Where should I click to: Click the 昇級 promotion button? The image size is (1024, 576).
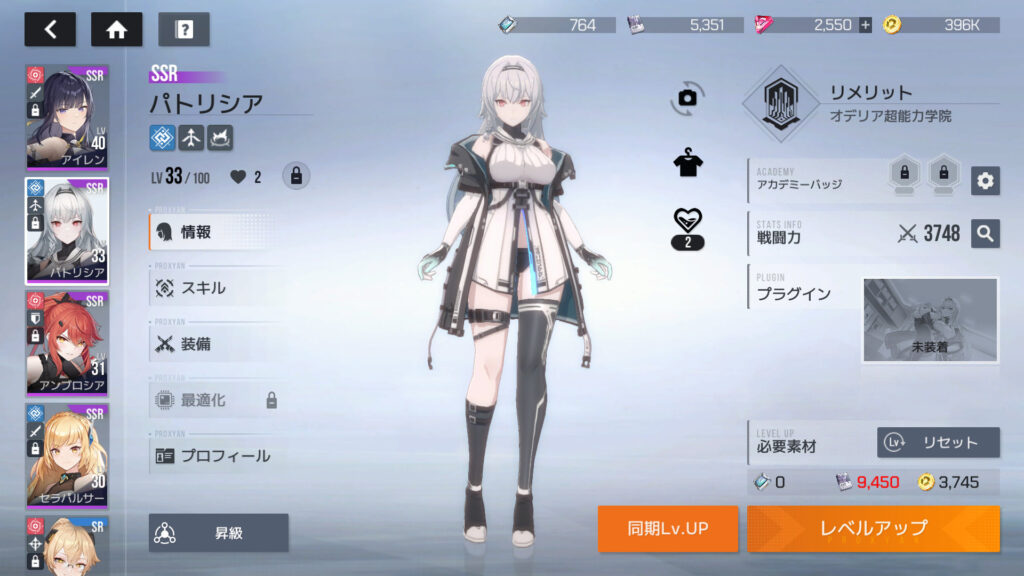click(218, 533)
